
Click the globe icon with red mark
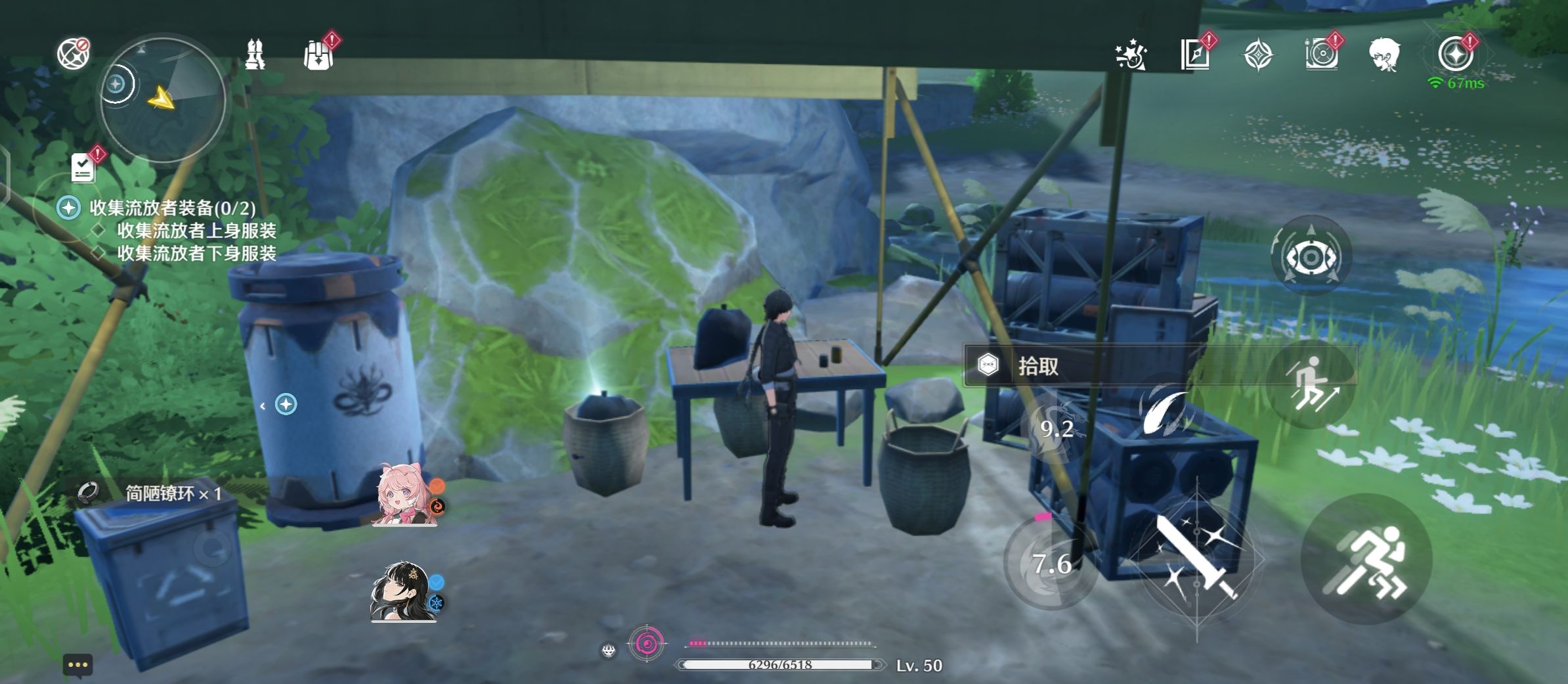[73, 54]
